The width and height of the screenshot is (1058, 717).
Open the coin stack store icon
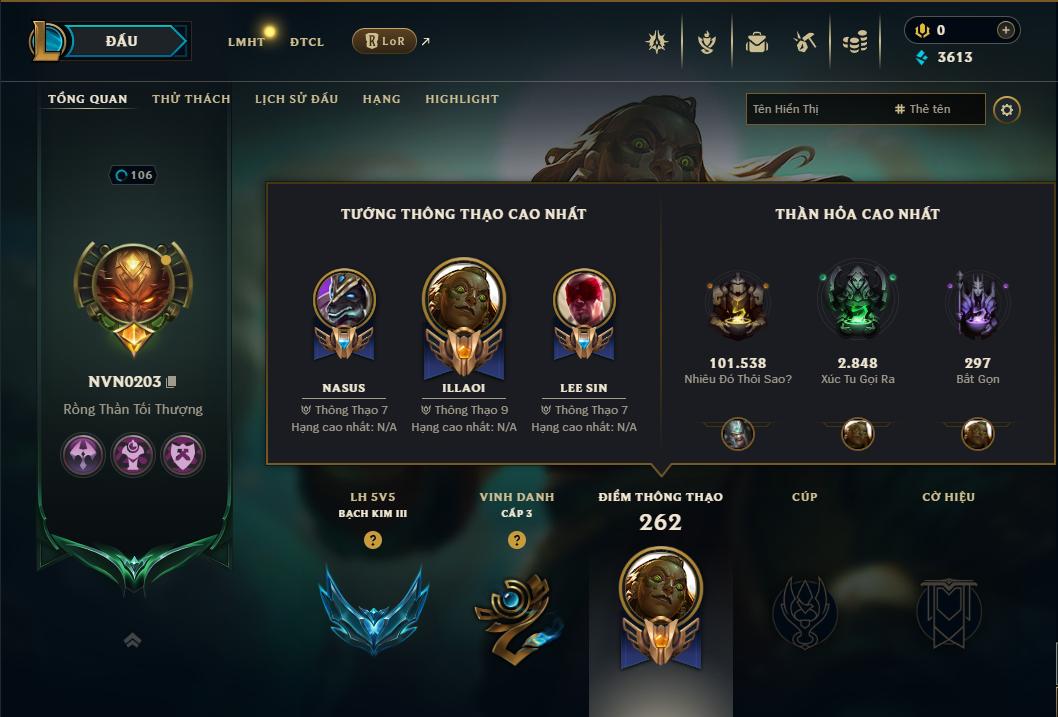point(854,42)
